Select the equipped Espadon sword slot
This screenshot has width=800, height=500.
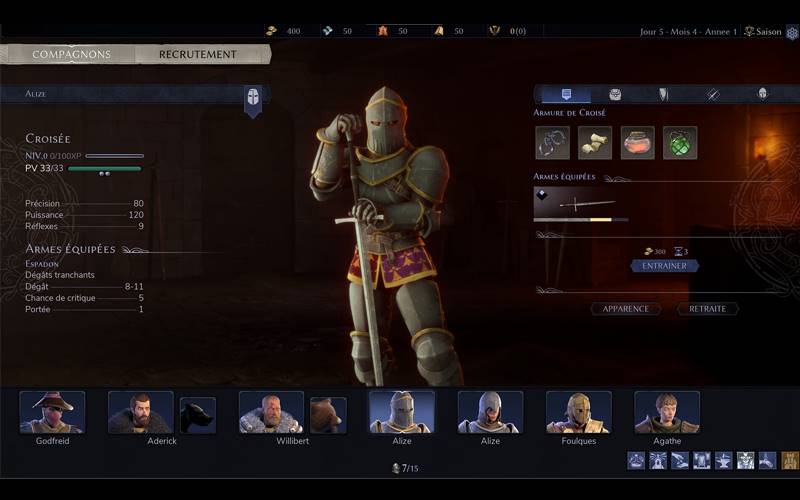[581, 205]
